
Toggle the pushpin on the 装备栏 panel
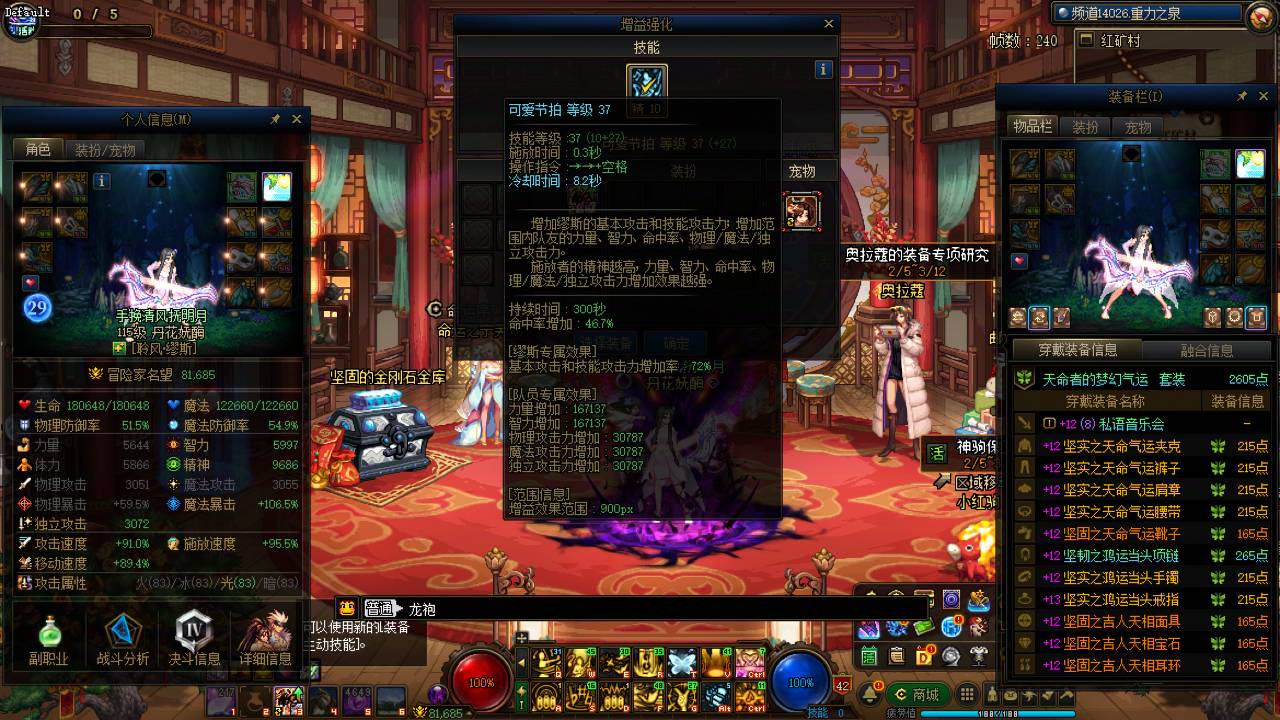[x=1242, y=96]
